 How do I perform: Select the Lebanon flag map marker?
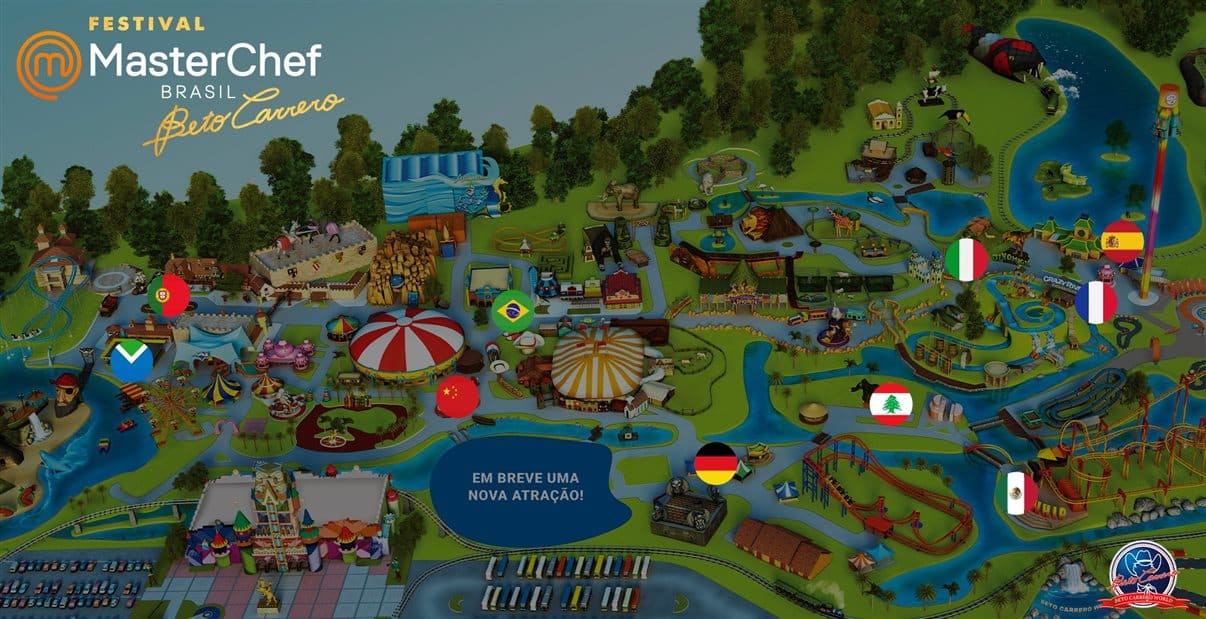[x=890, y=404]
